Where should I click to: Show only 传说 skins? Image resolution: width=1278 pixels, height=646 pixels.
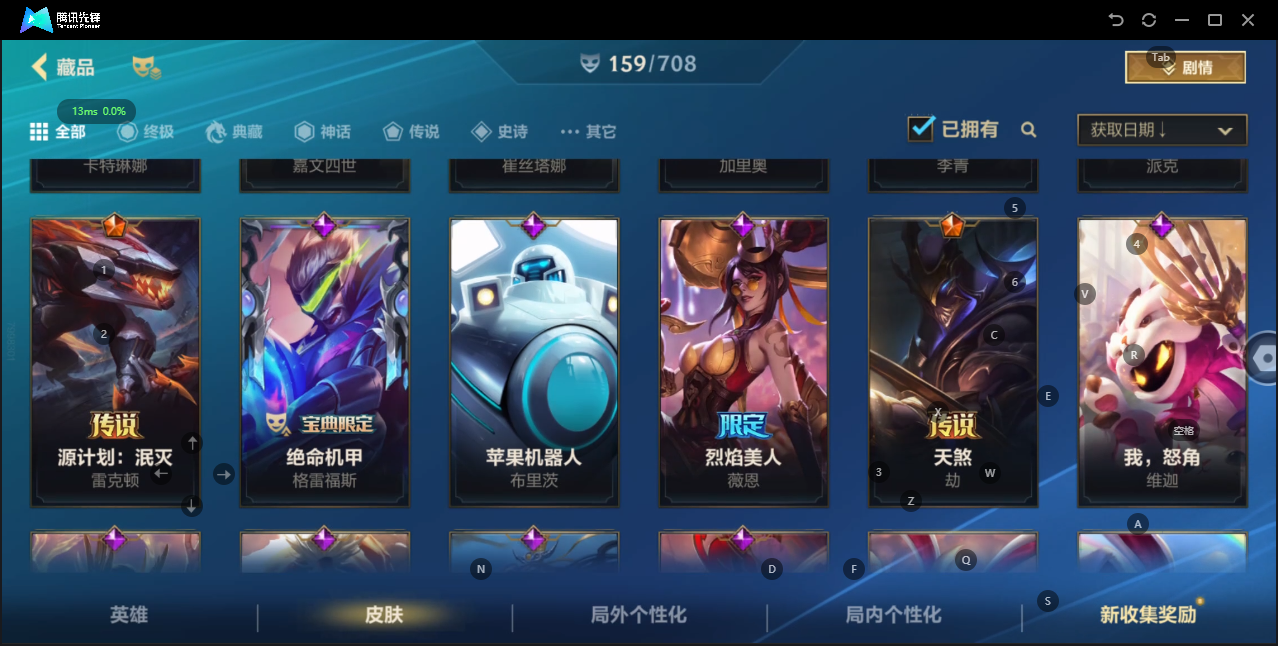pos(410,132)
